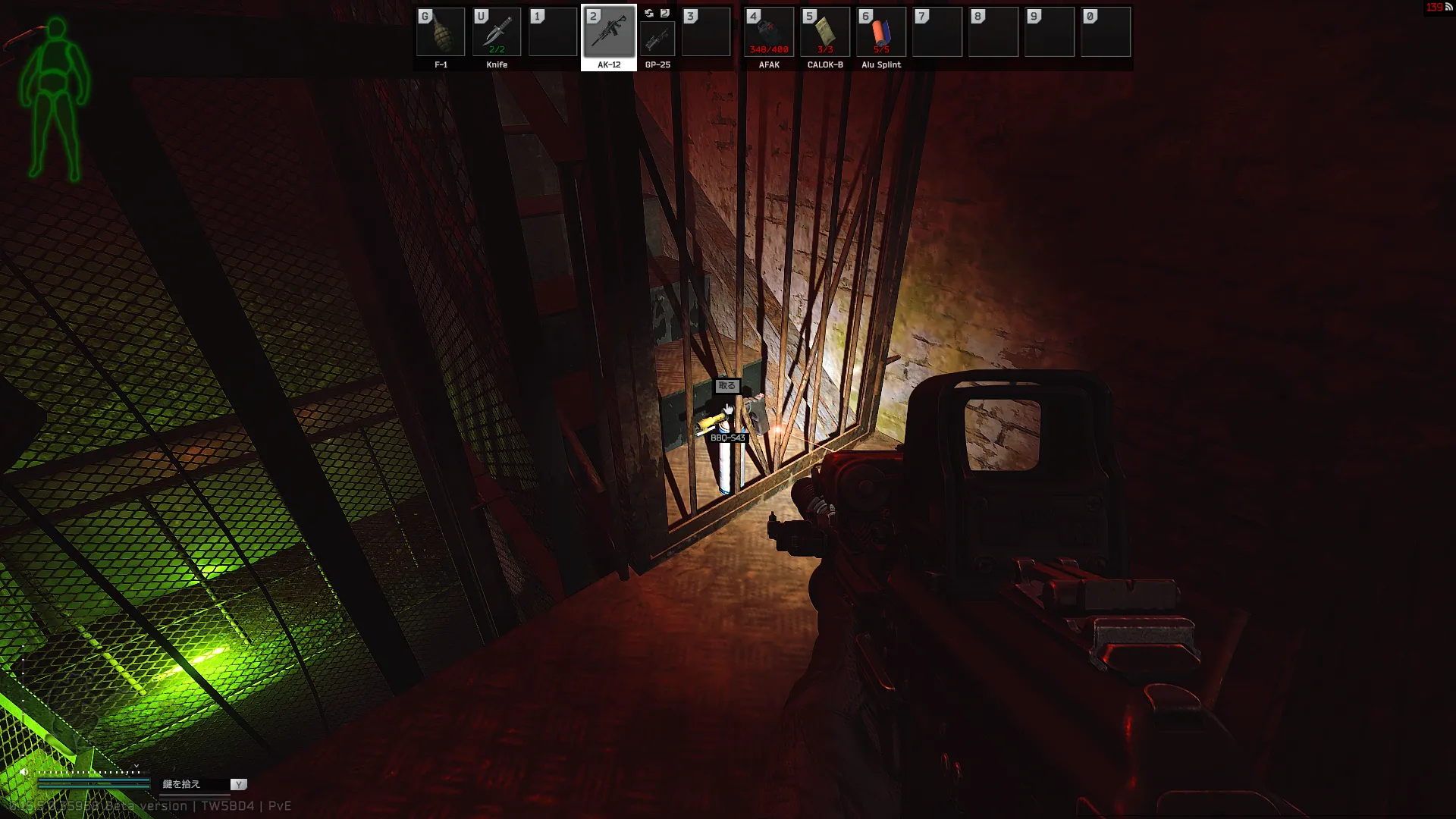
Task: Choose the Knife hotbar slot
Action: pos(497,33)
